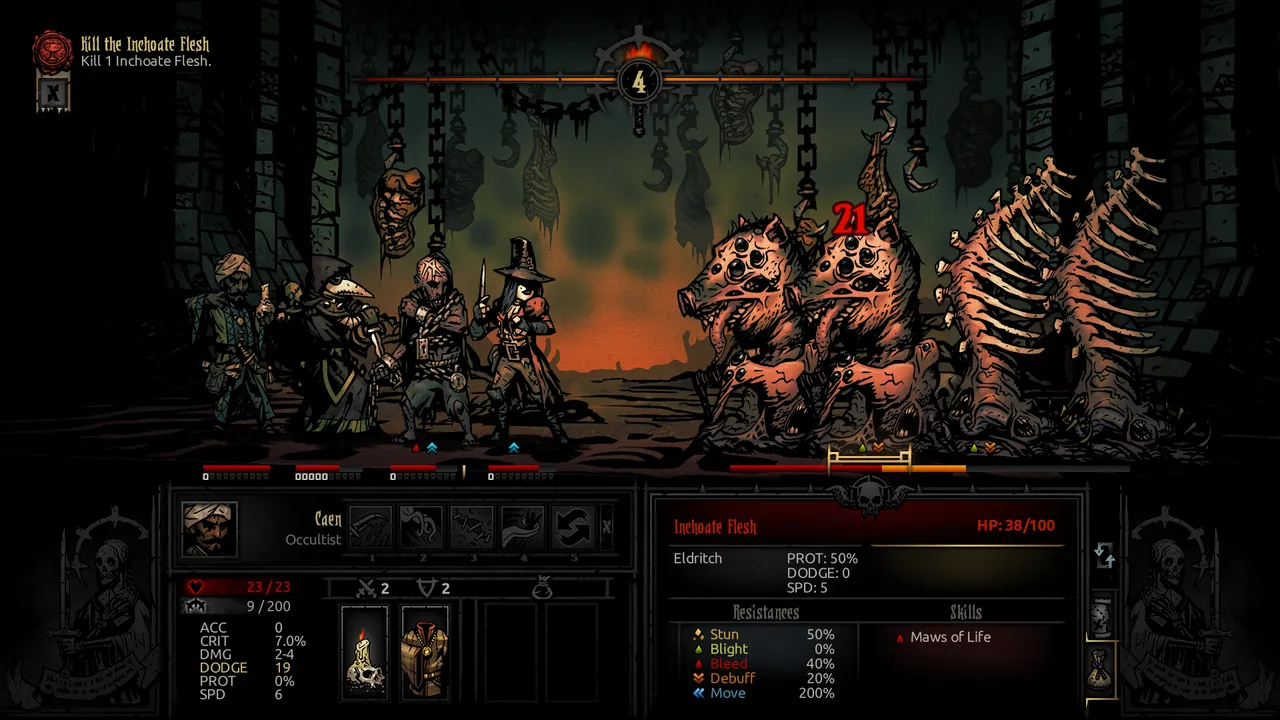Image resolution: width=1280 pixels, height=720 pixels.
Task: Choose the third combat skill icon
Action: [472, 527]
